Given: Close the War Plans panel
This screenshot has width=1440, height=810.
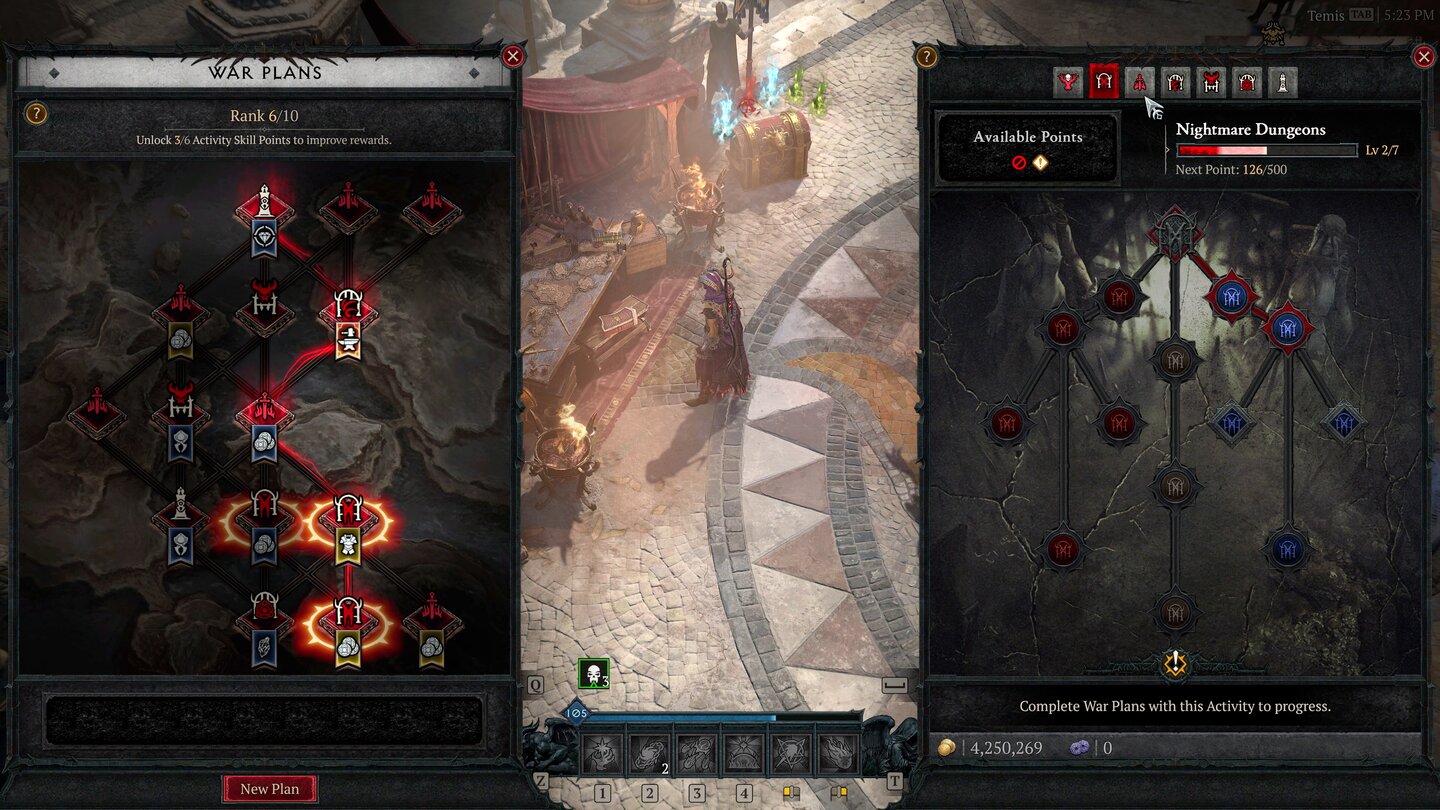Looking at the screenshot, I should click(513, 56).
